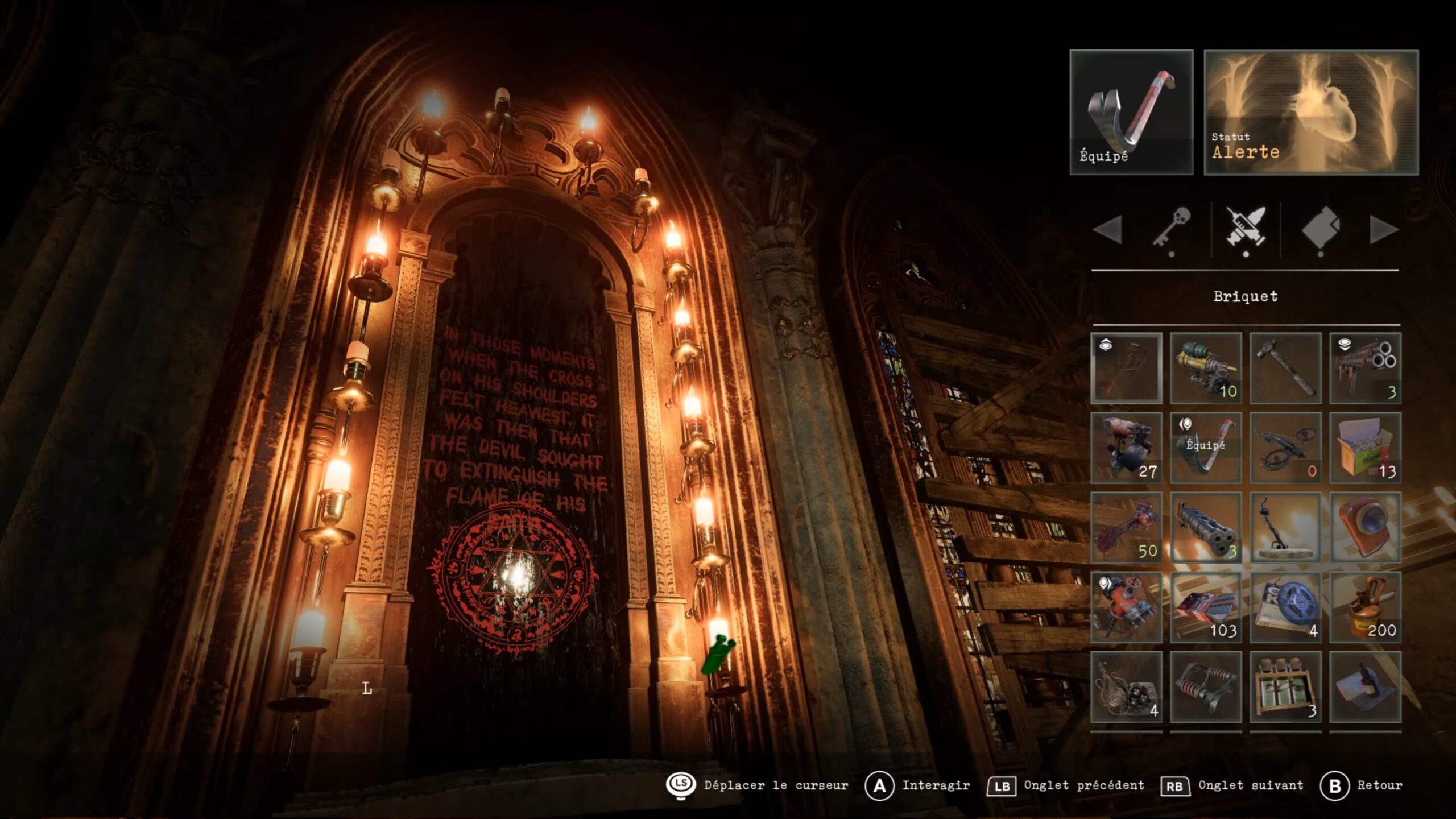Choose the equipped crowbar slot in grid
This screenshot has height=819, width=1456.
pos(1206,448)
